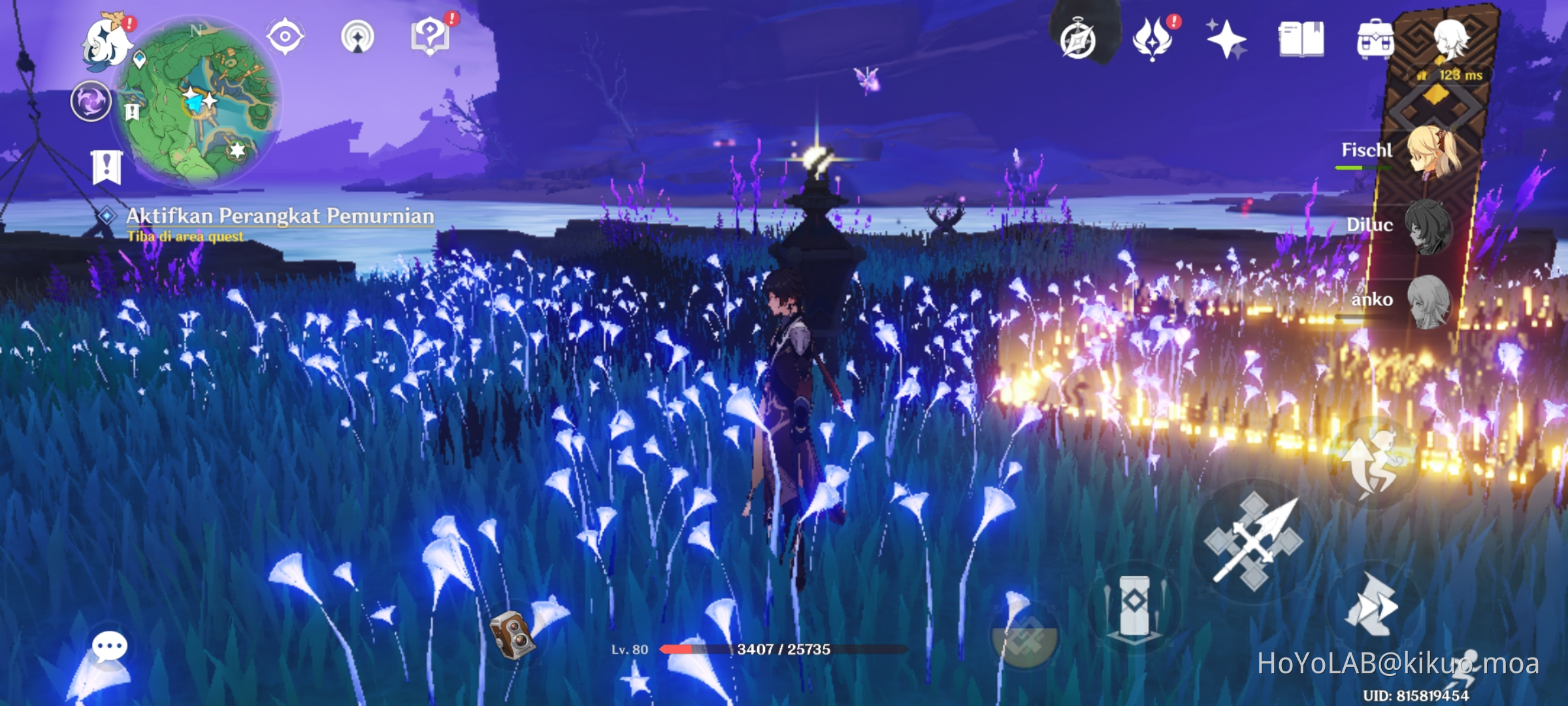Open the Wish screen via the star icon
The height and width of the screenshot is (706, 1568).
pos(1227,42)
